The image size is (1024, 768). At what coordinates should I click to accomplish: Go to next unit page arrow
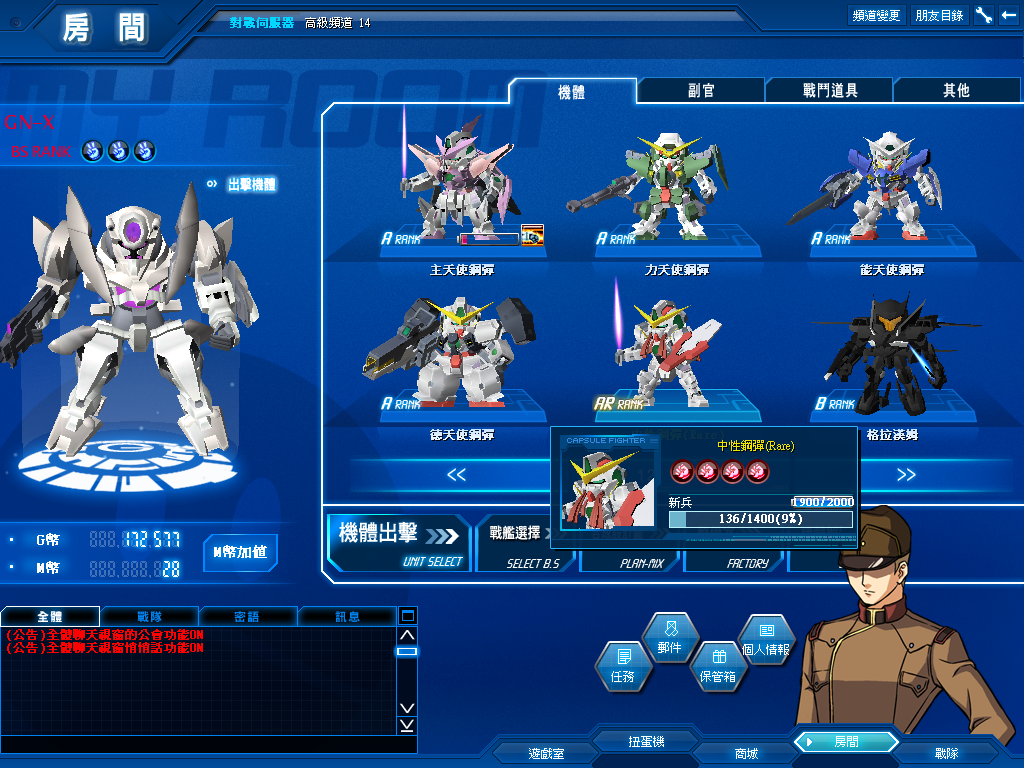[906, 474]
